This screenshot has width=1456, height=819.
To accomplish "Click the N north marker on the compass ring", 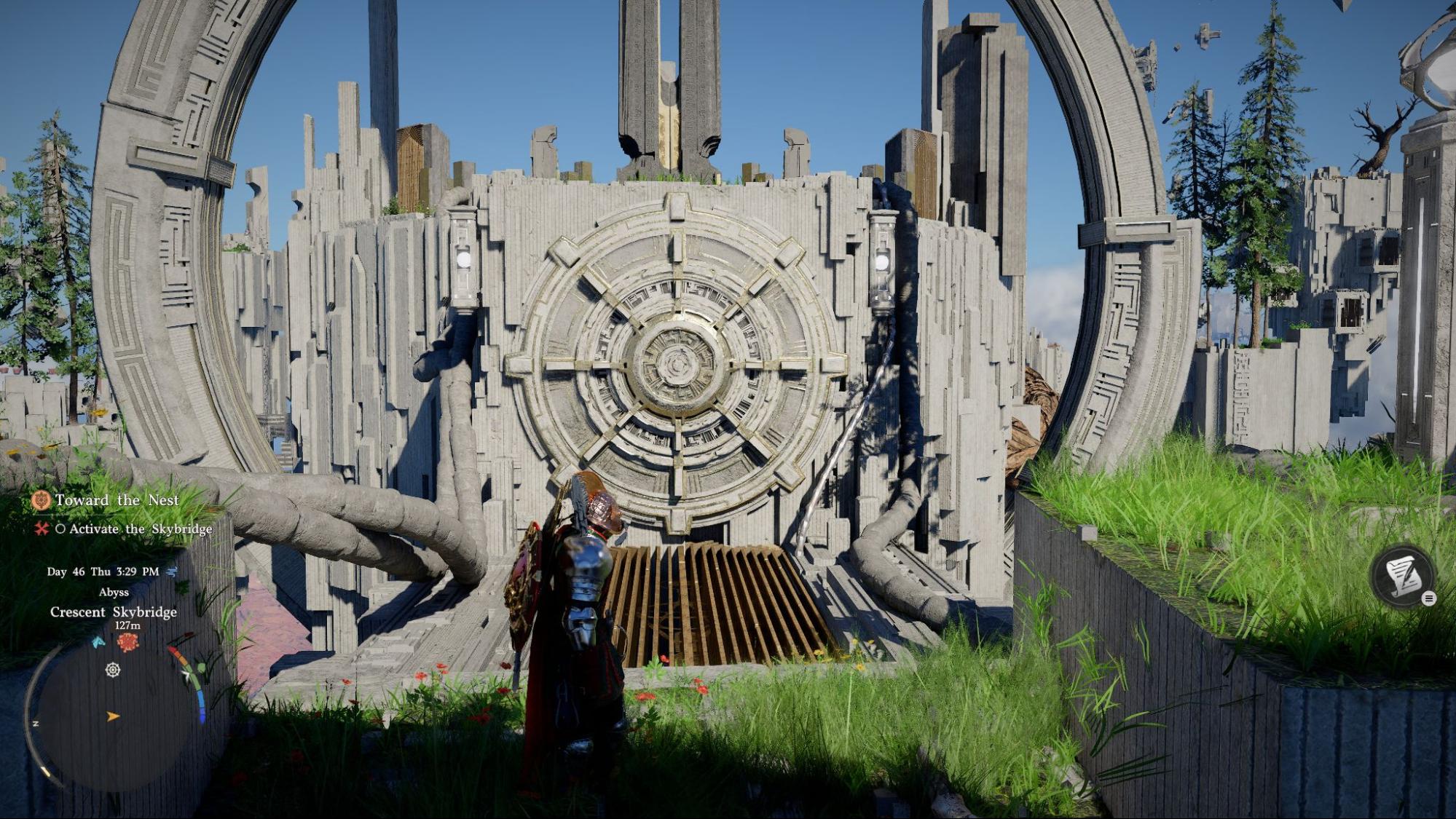I will click(x=36, y=724).
